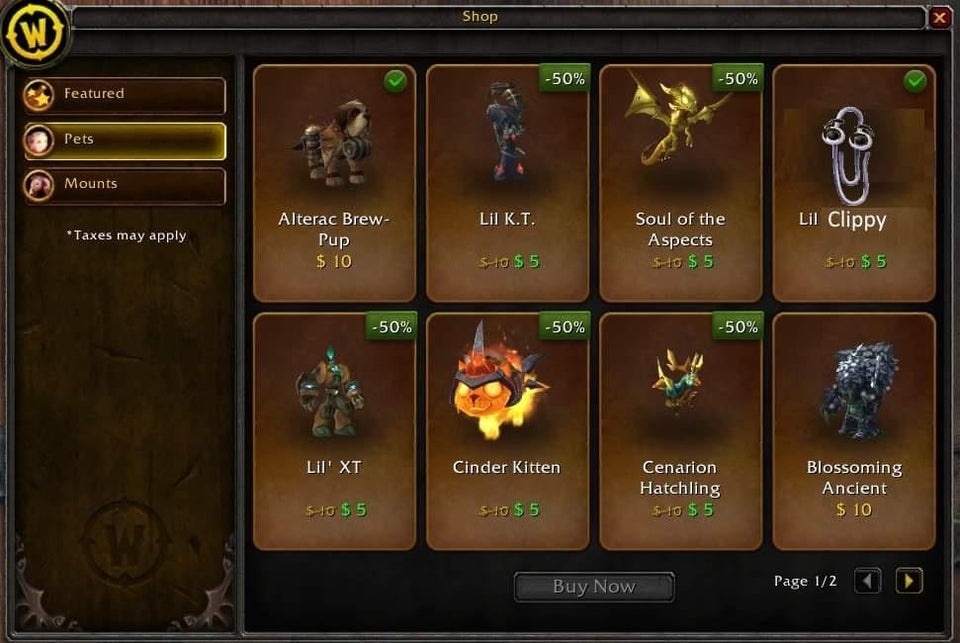Go to the next shop page

[x=908, y=581]
